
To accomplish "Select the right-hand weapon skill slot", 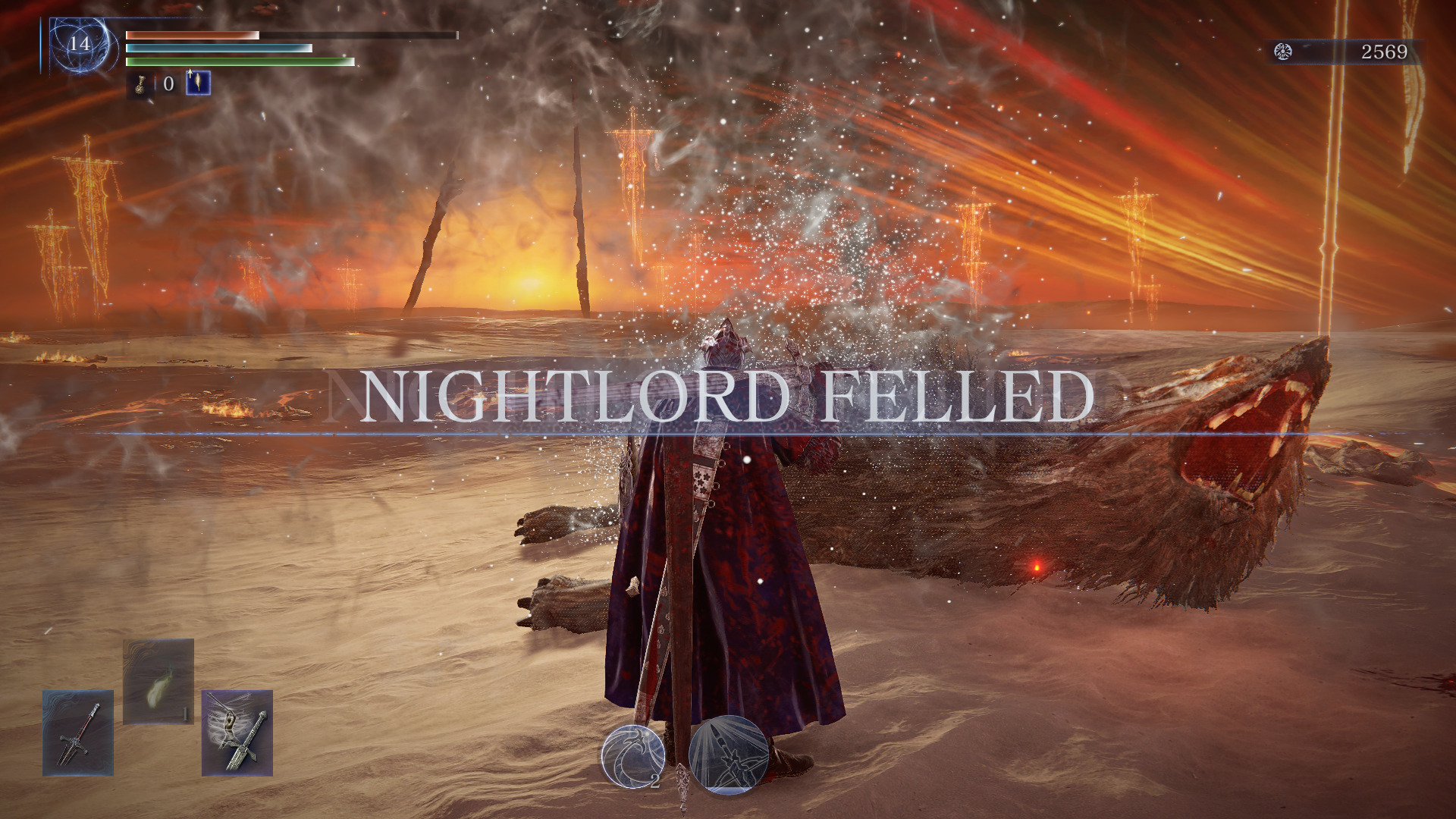I will (237, 733).
